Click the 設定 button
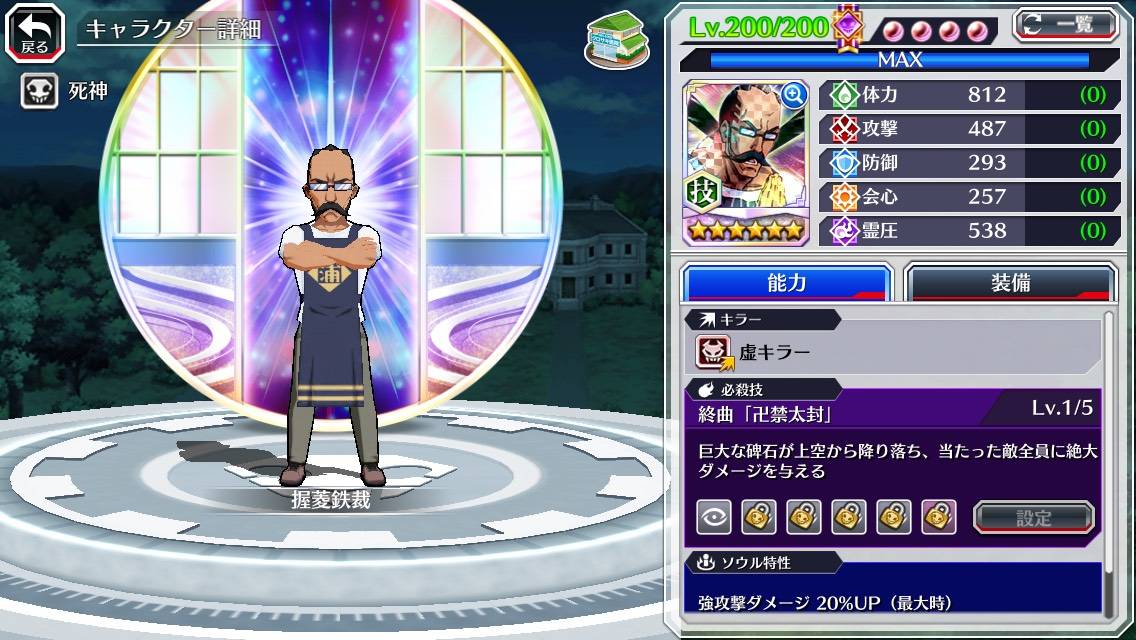Viewport: 1136px width, 640px height. (1033, 517)
